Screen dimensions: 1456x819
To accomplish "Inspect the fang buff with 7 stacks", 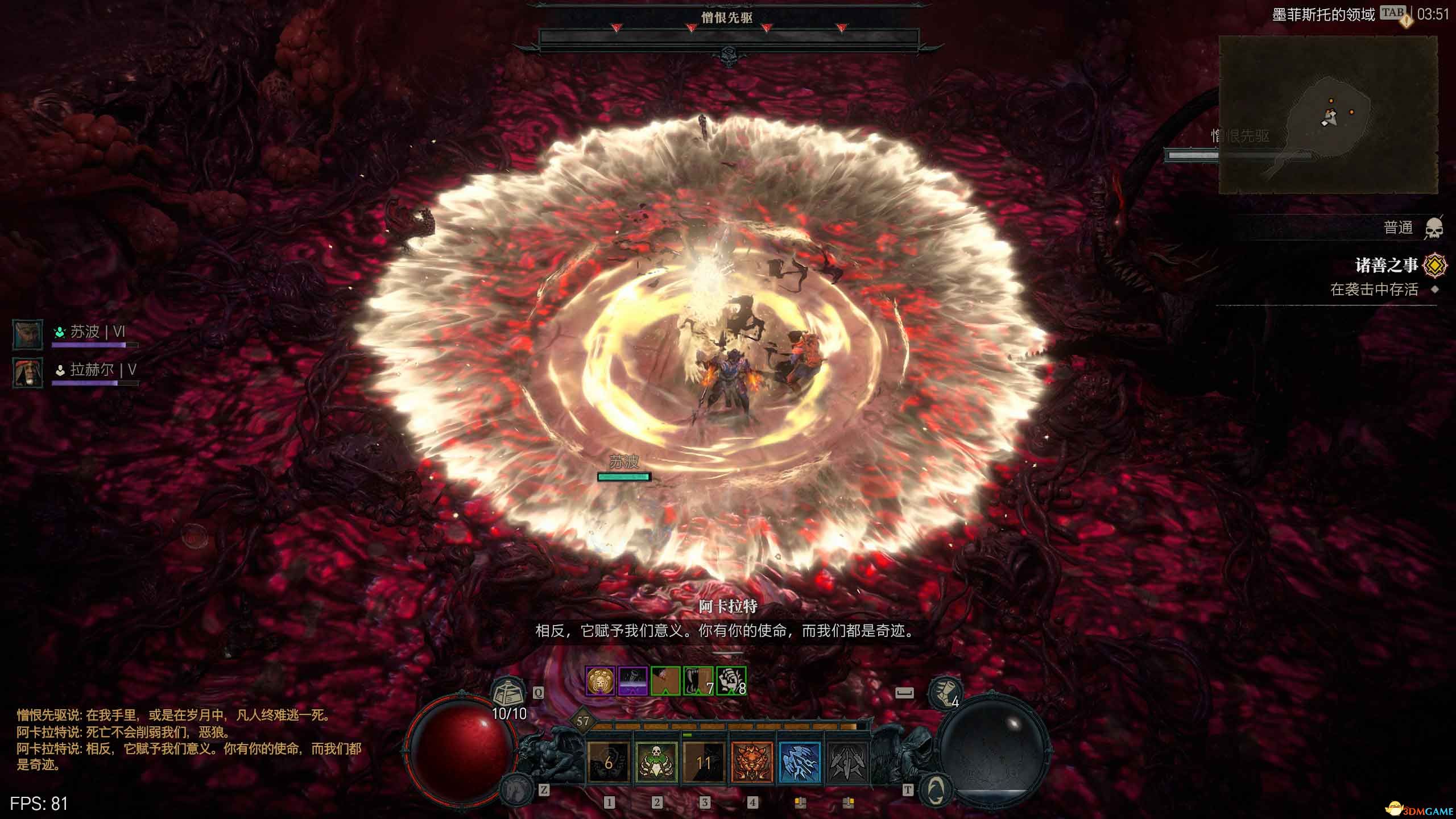I will (x=698, y=681).
